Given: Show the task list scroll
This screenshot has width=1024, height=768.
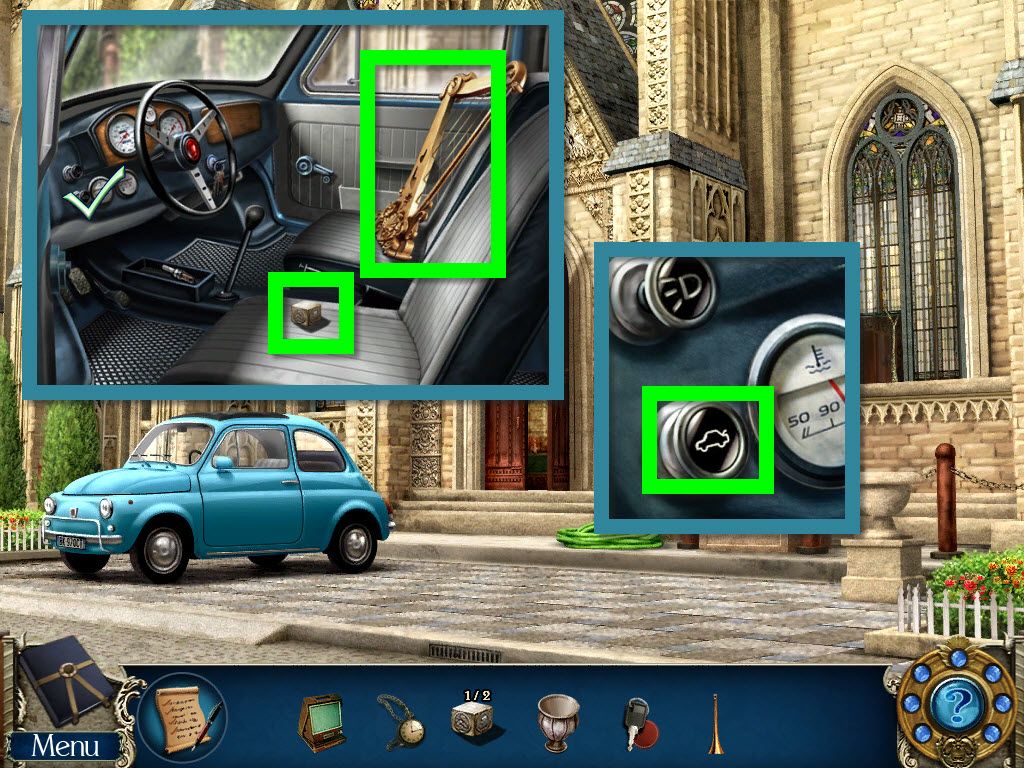Looking at the screenshot, I should tap(184, 716).
